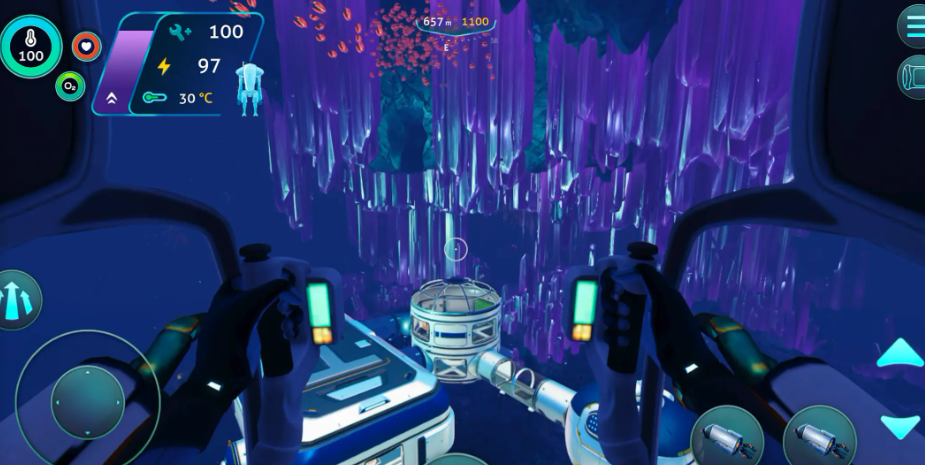The width and height of the screenshot is (925, 465).
Task: Activate the triple-arrow boost button
Action: coord(16,300)
